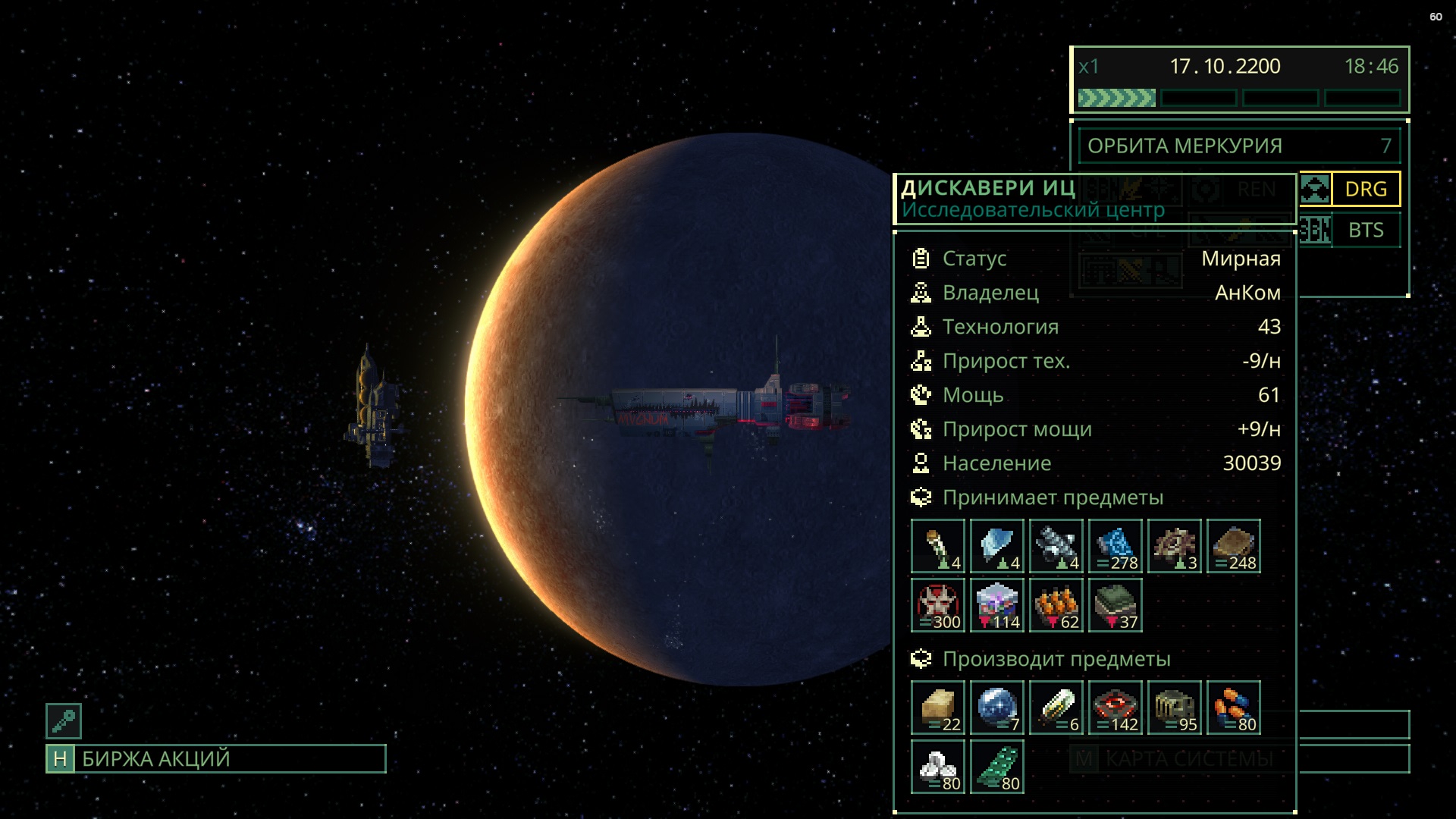Select the red skull mask item
Screen dimensions: 1456x819
[938, 605]
